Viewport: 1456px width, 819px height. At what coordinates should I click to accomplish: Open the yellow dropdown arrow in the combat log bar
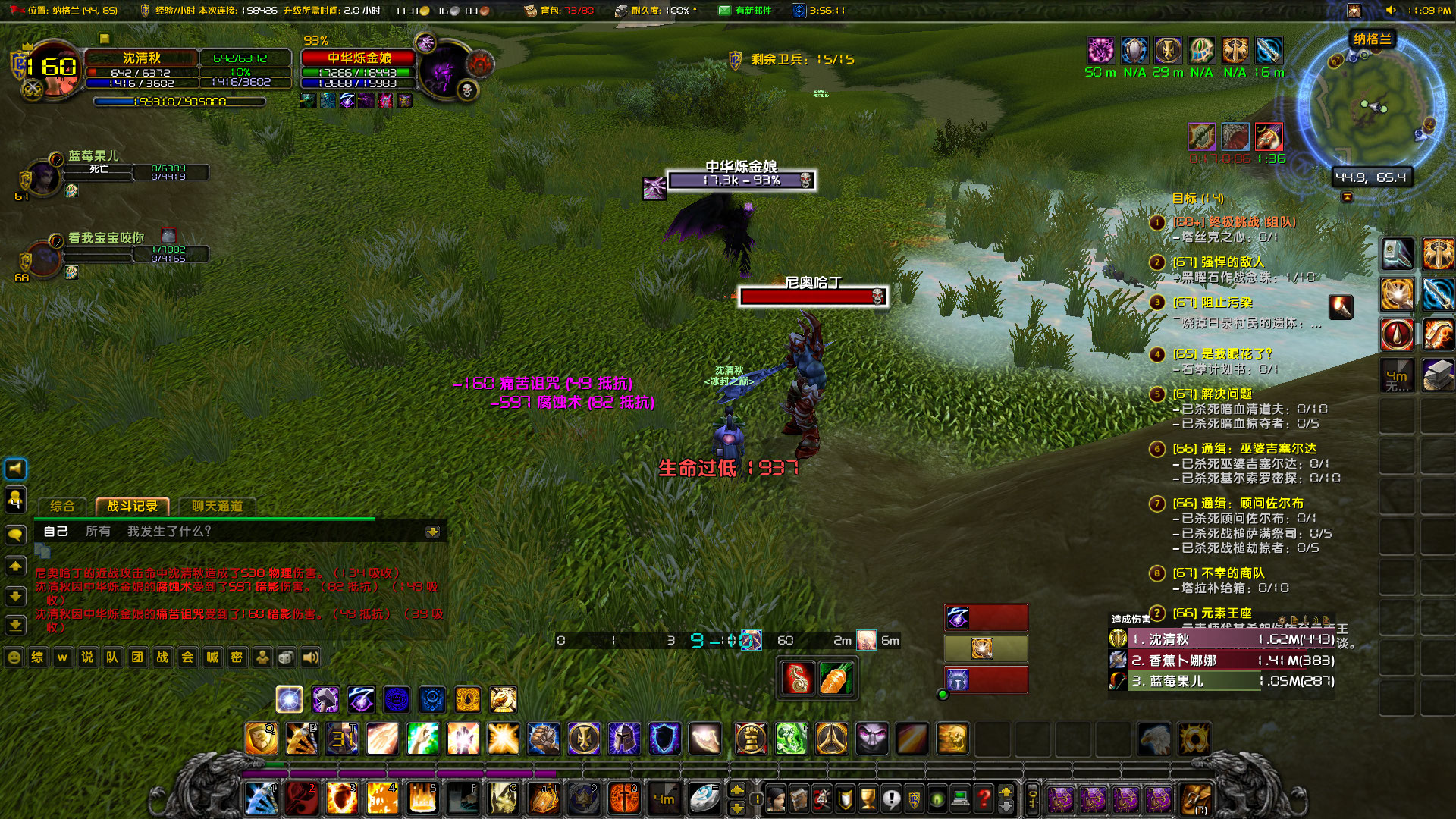[433, 532]
